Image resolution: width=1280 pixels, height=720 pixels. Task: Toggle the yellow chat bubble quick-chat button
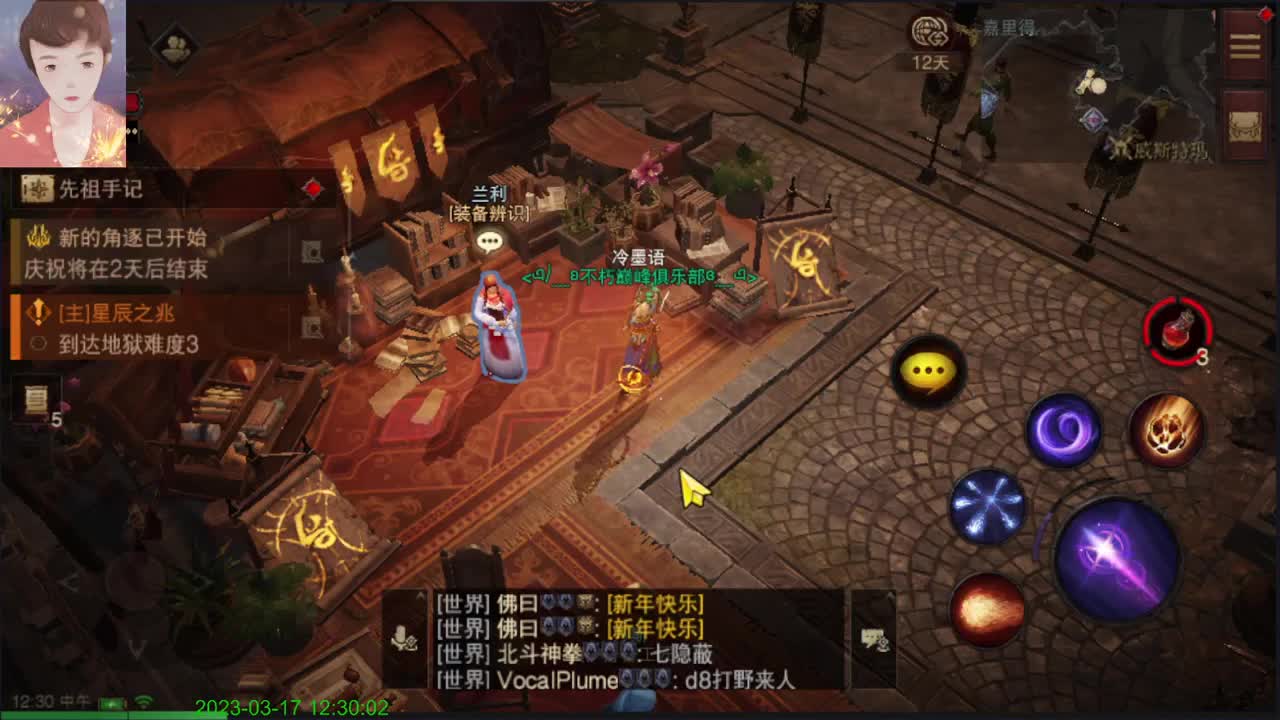930,374
